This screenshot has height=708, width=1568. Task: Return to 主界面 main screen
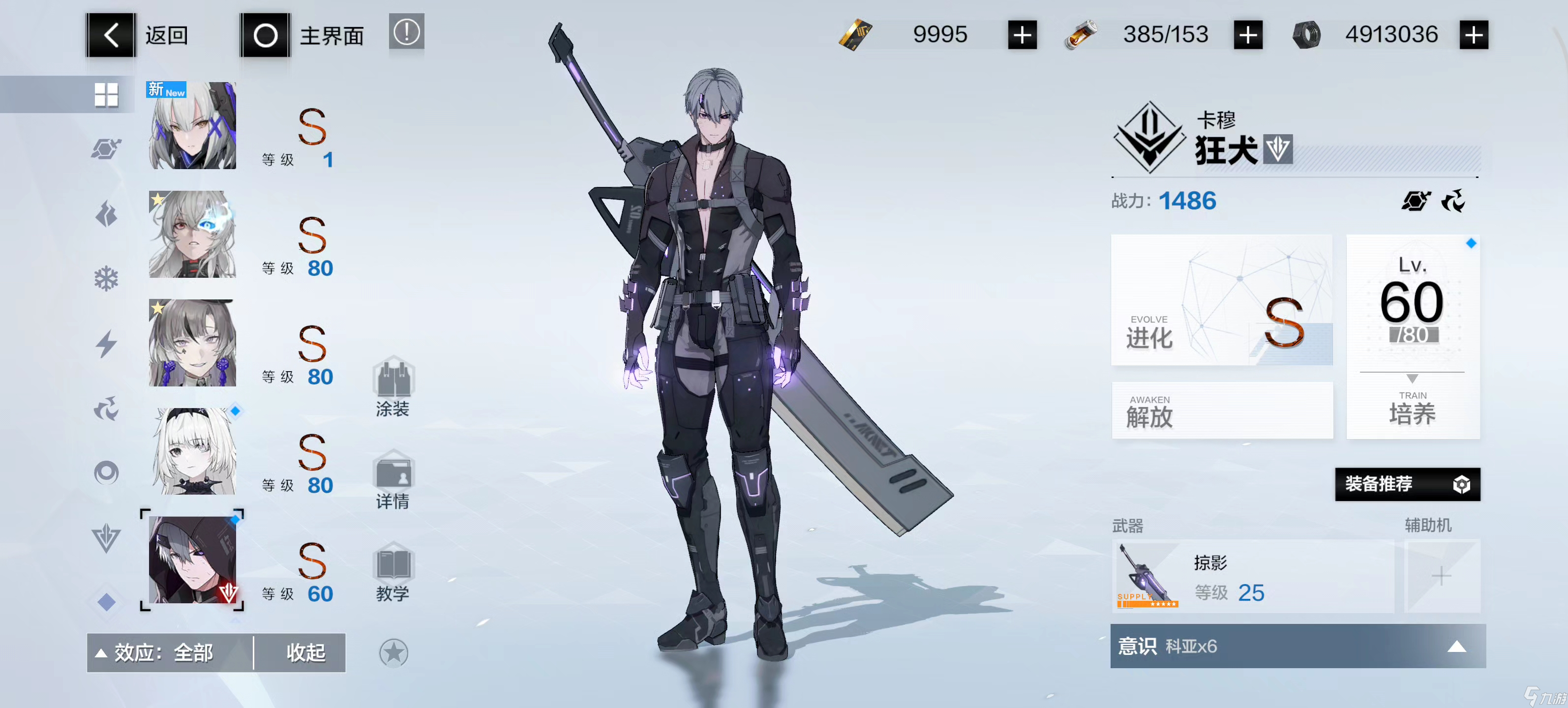coord(302,35)
